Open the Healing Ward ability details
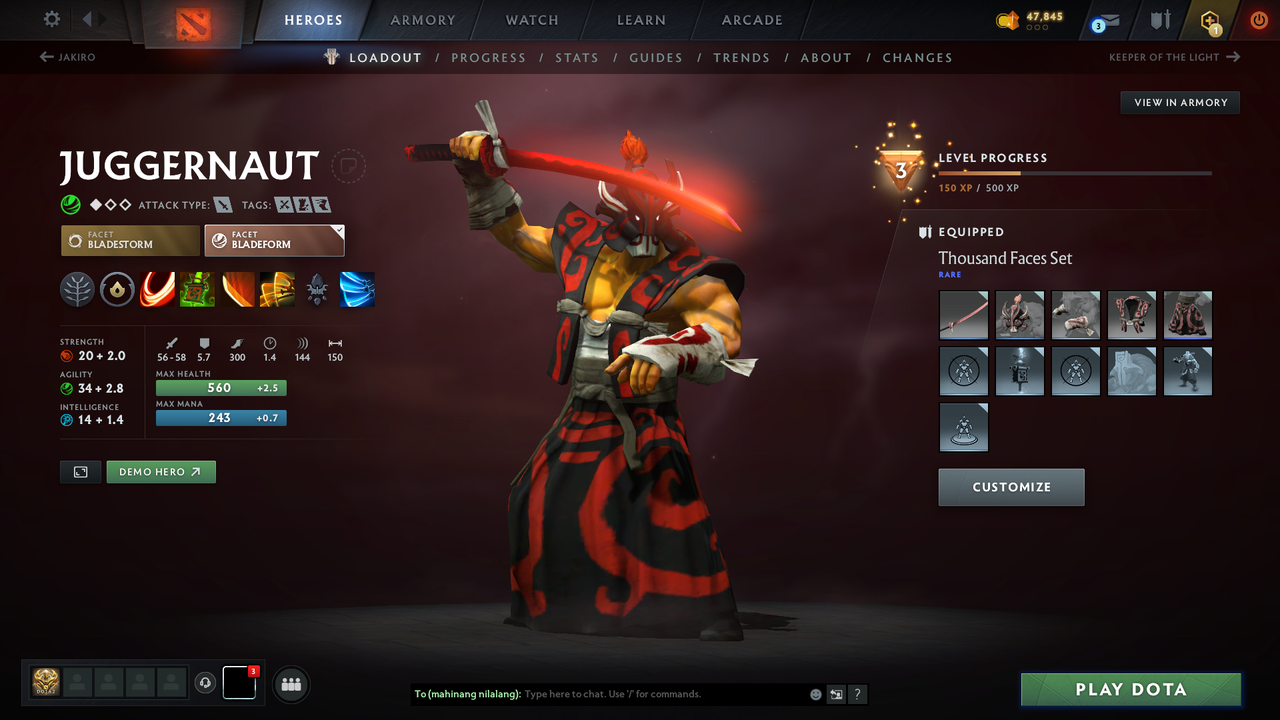This screenshot has height=720, width=1280. 197,290
